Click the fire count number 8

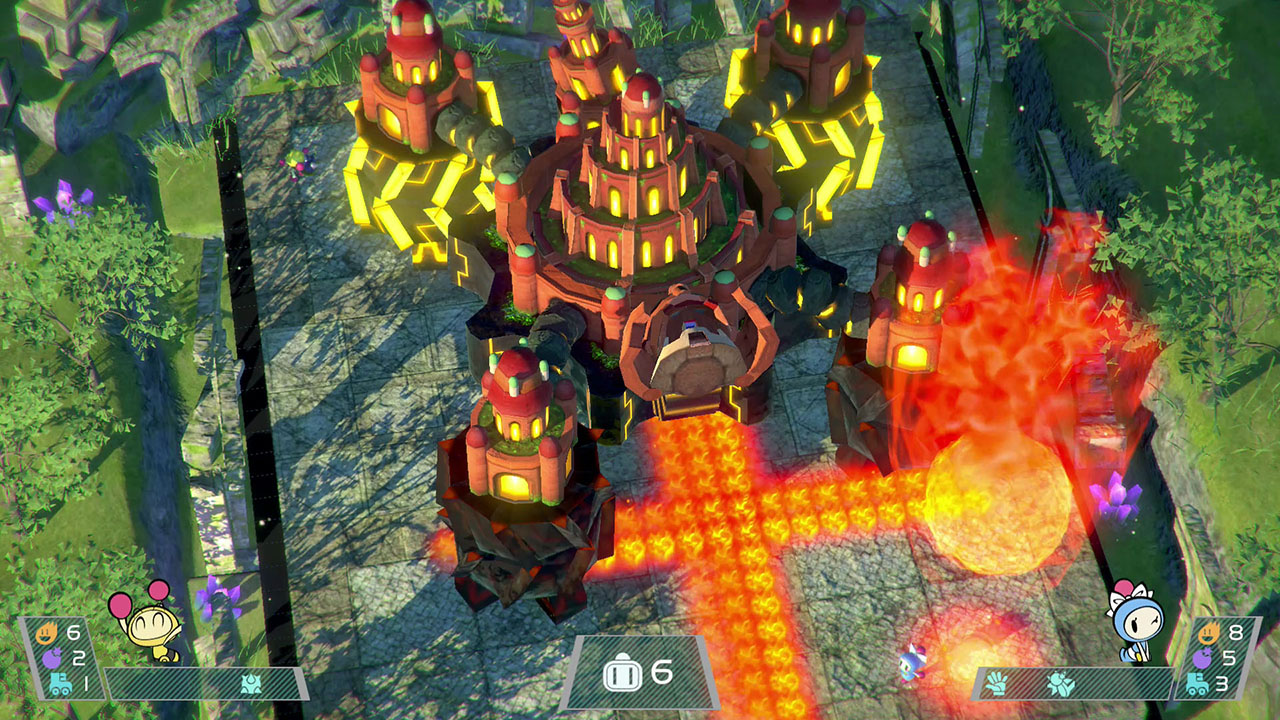tap(1235, 633)
